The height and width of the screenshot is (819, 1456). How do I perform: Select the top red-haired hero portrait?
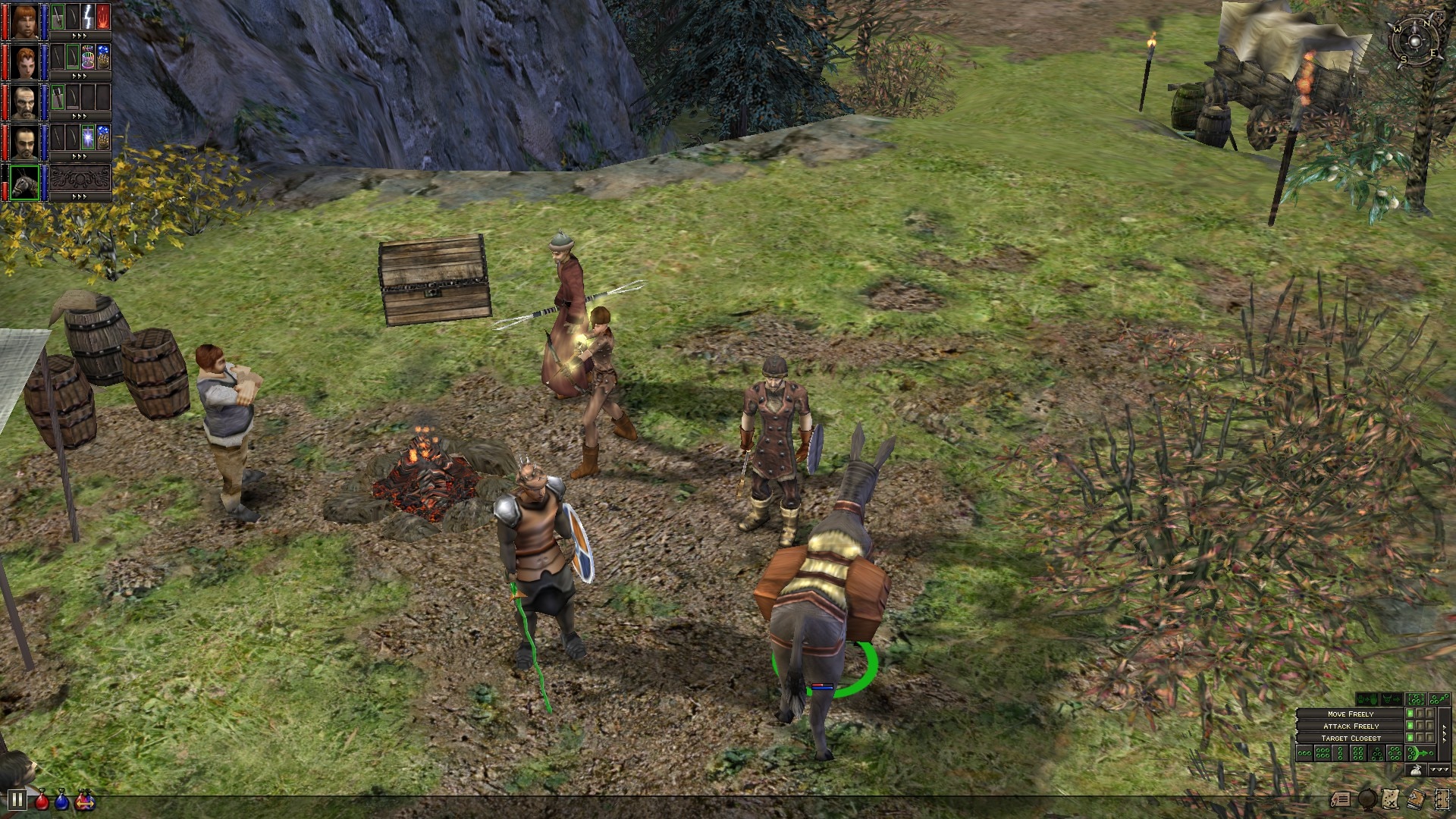[24, 20]
